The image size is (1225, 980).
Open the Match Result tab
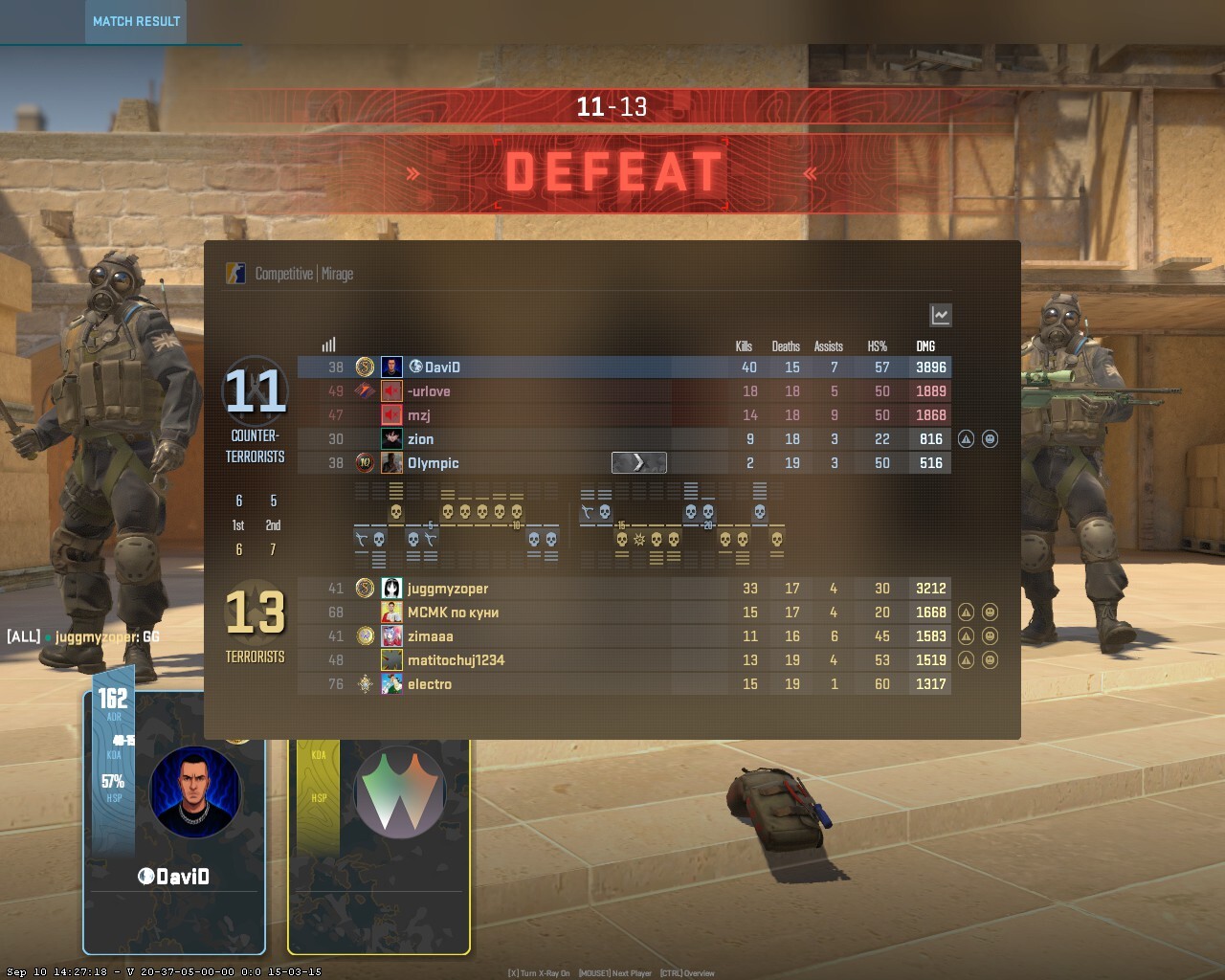[x=136, y=21]
